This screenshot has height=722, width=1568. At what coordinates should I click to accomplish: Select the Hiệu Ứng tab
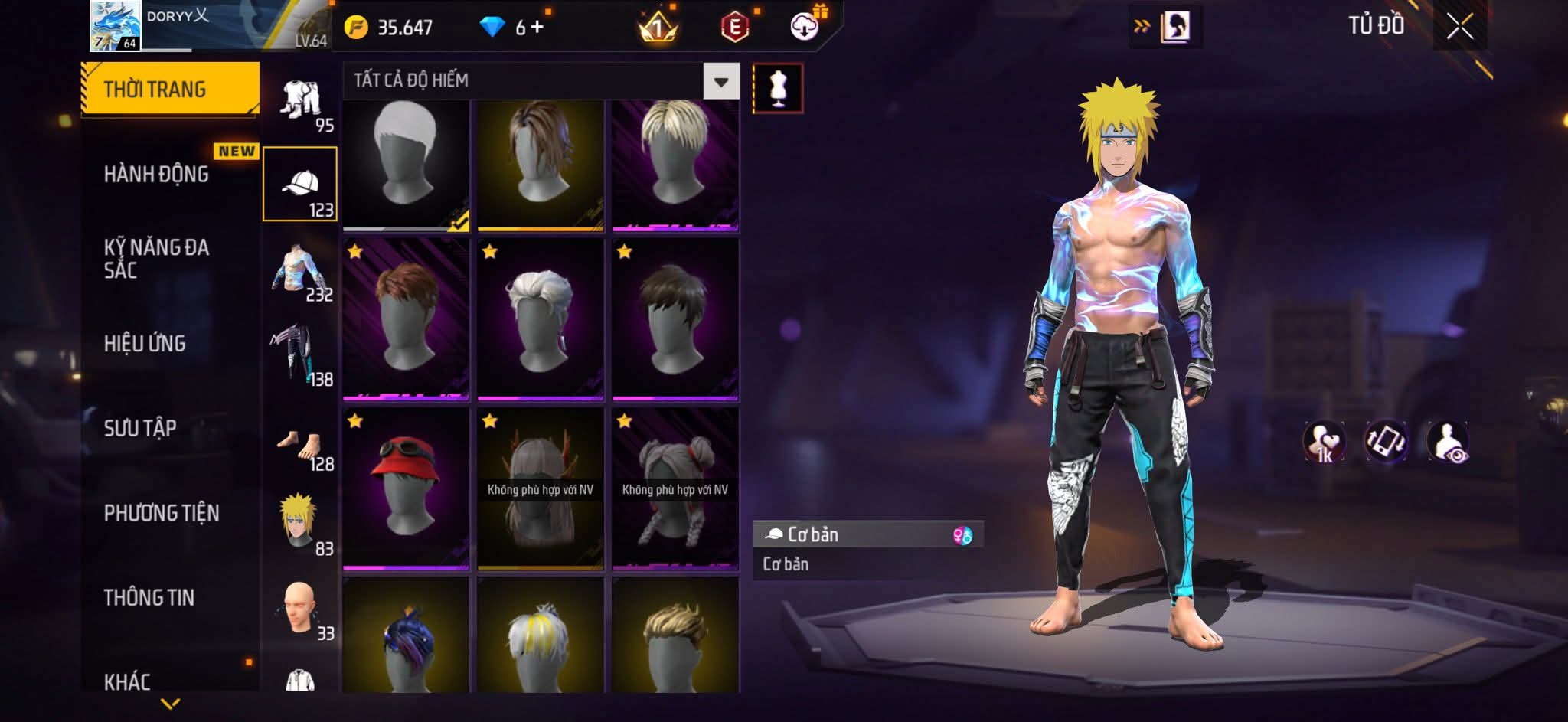tap(145, 344)
